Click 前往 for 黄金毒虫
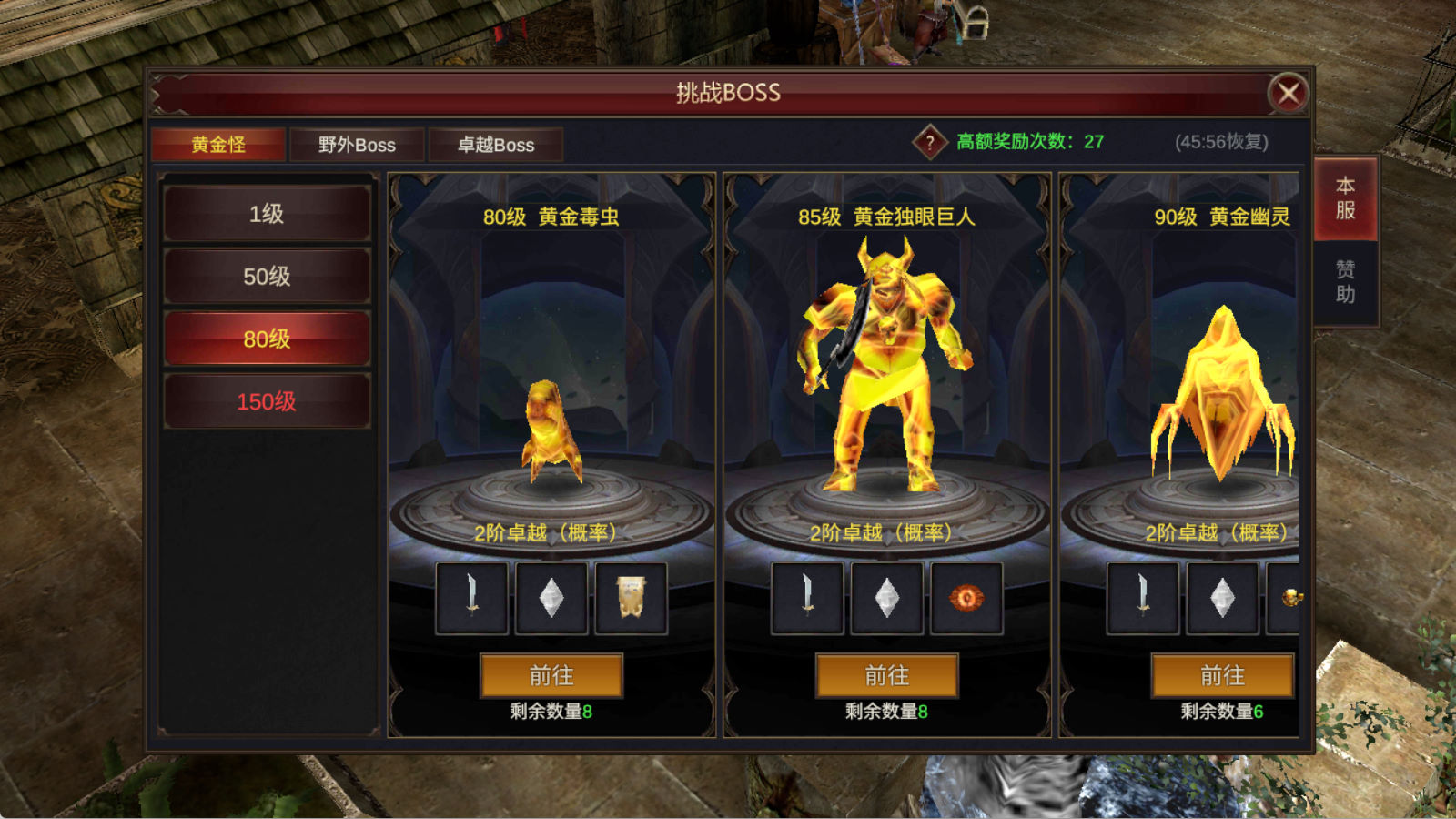1456x819 pixels. 551,675
